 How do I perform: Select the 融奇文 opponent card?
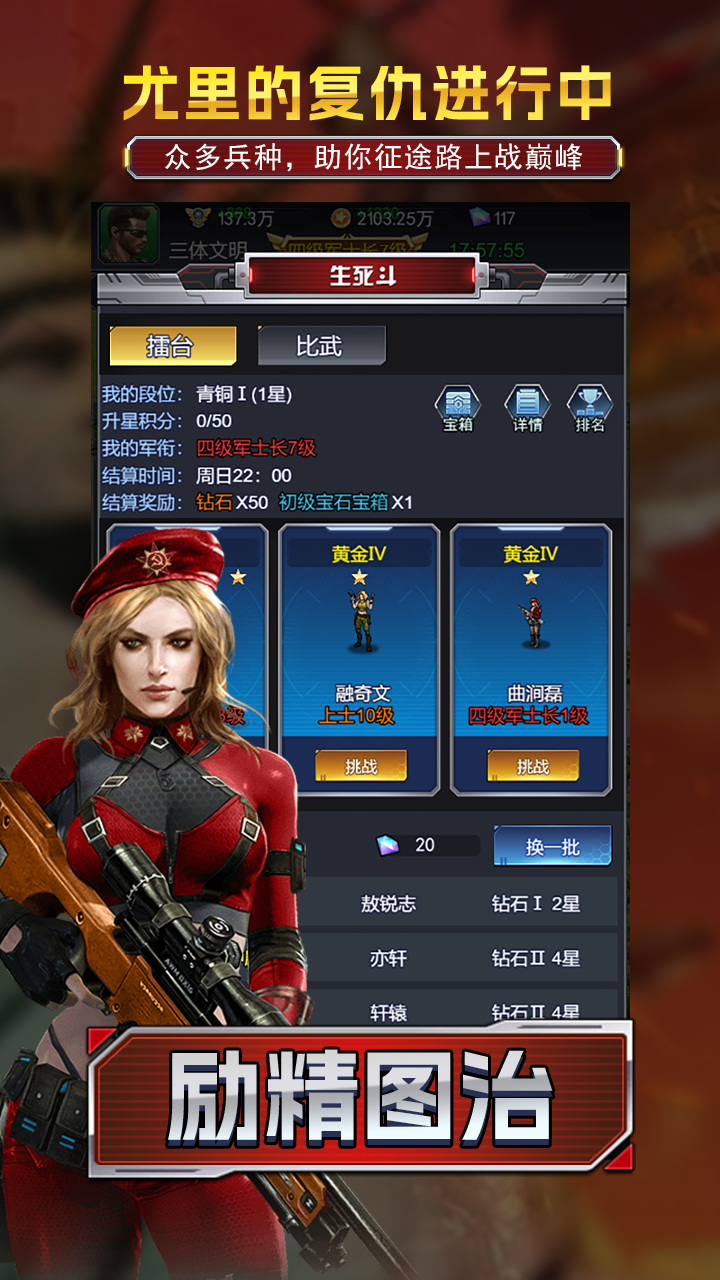coord(360,640)
